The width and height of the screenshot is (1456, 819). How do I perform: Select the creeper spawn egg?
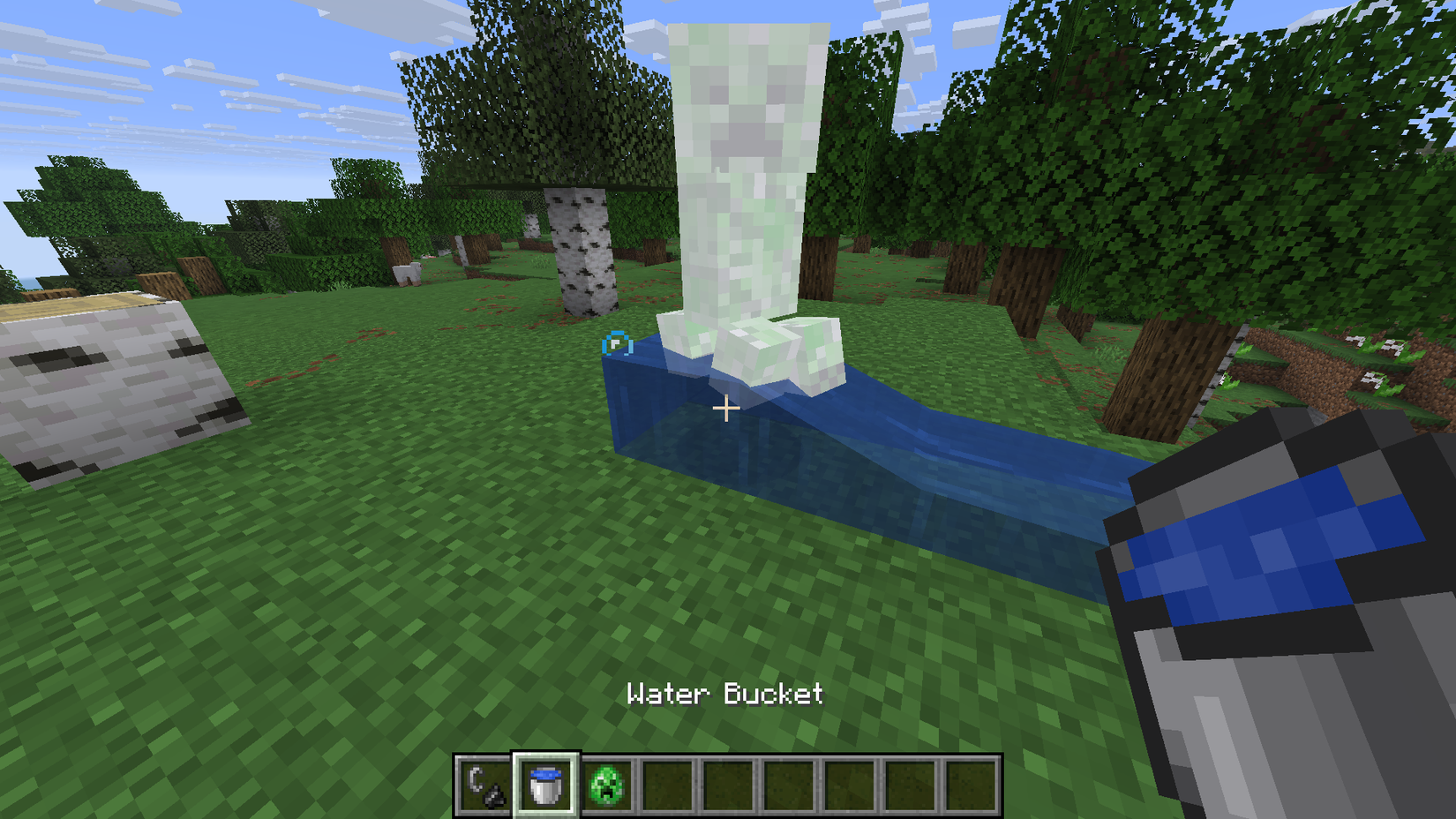[608, 784]
